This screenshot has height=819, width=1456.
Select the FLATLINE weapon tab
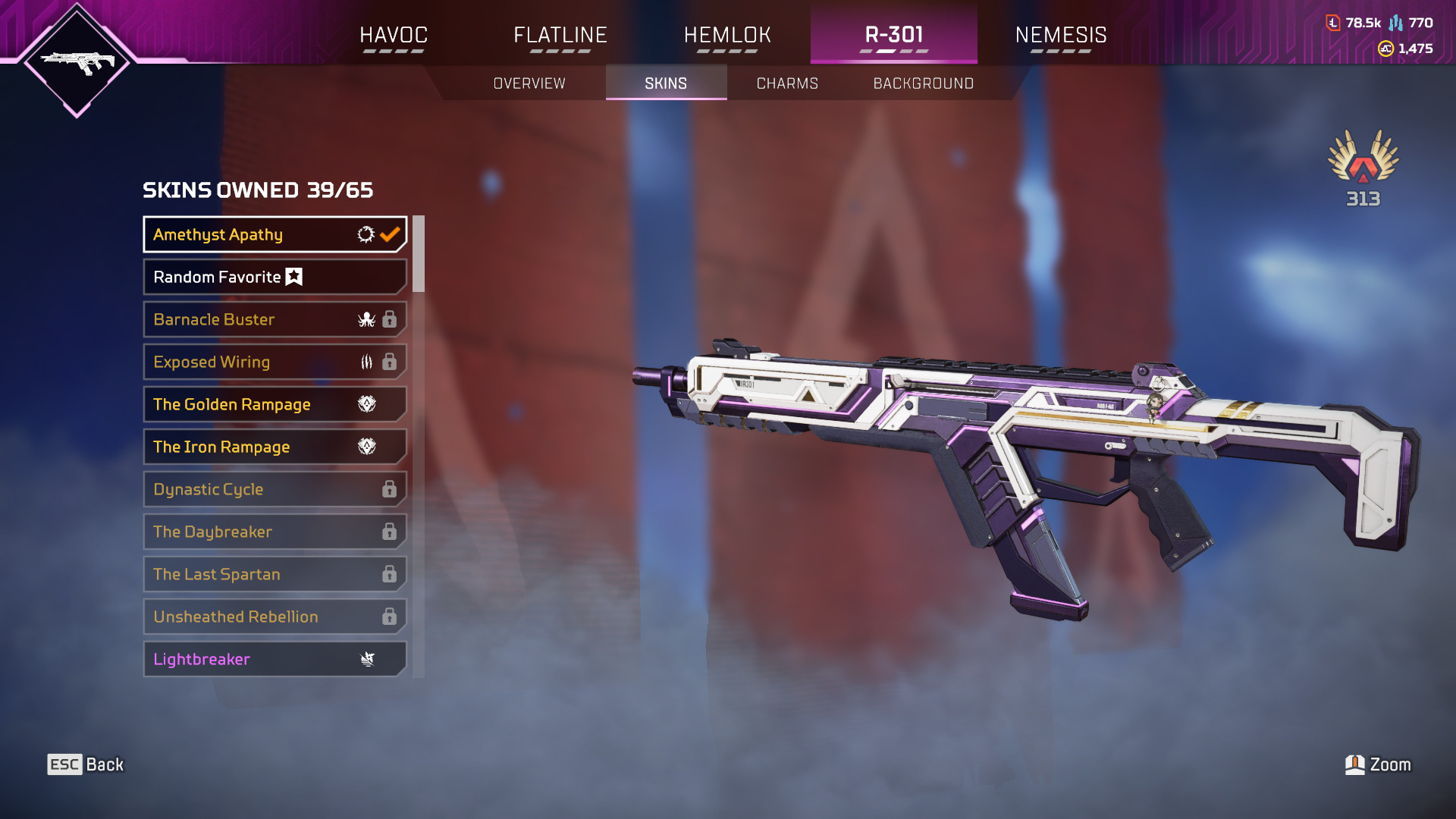pyautogui.click(x=560, y=35)
